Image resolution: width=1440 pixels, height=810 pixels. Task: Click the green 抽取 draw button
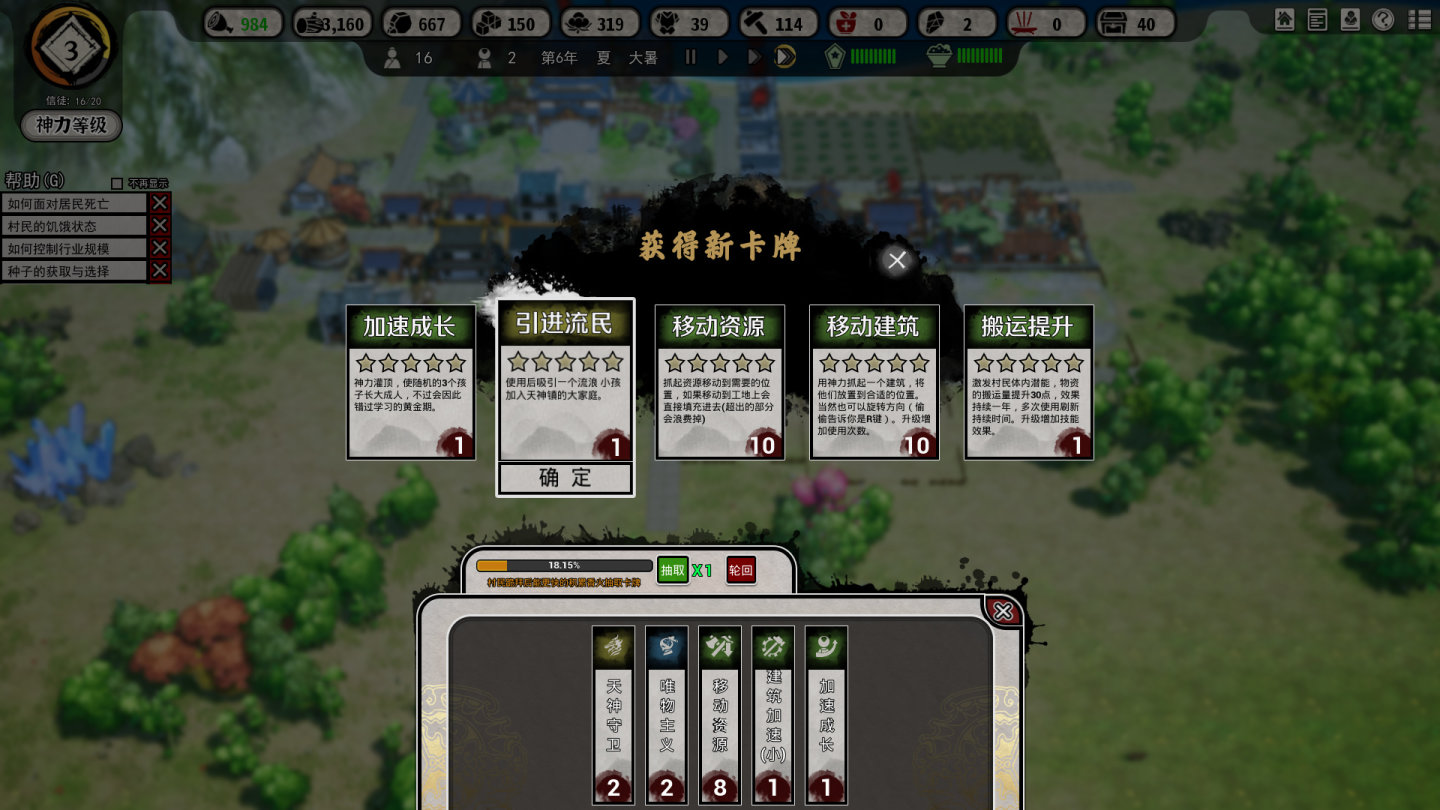(673, 570)
